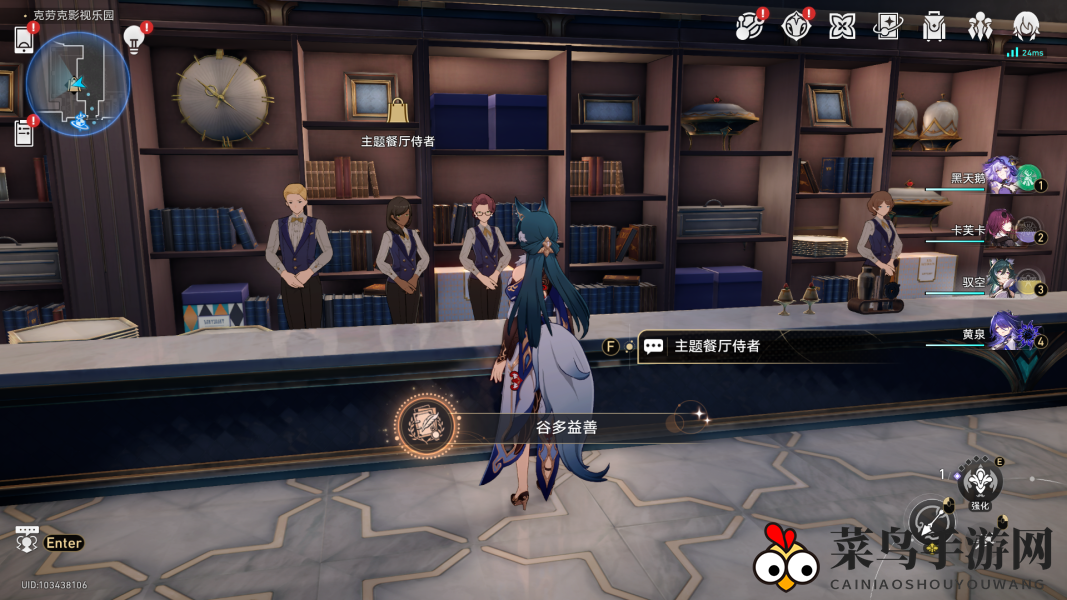The image size is (1067, 600).
Task: Open the character head icon
Action: coord(1026,26)
